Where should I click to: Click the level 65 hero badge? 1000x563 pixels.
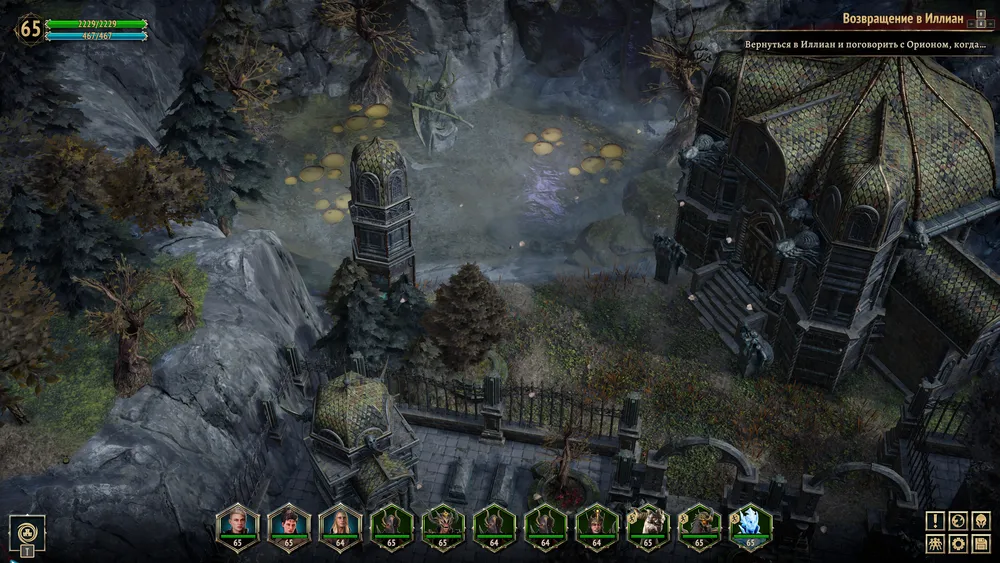pos(31,28)
